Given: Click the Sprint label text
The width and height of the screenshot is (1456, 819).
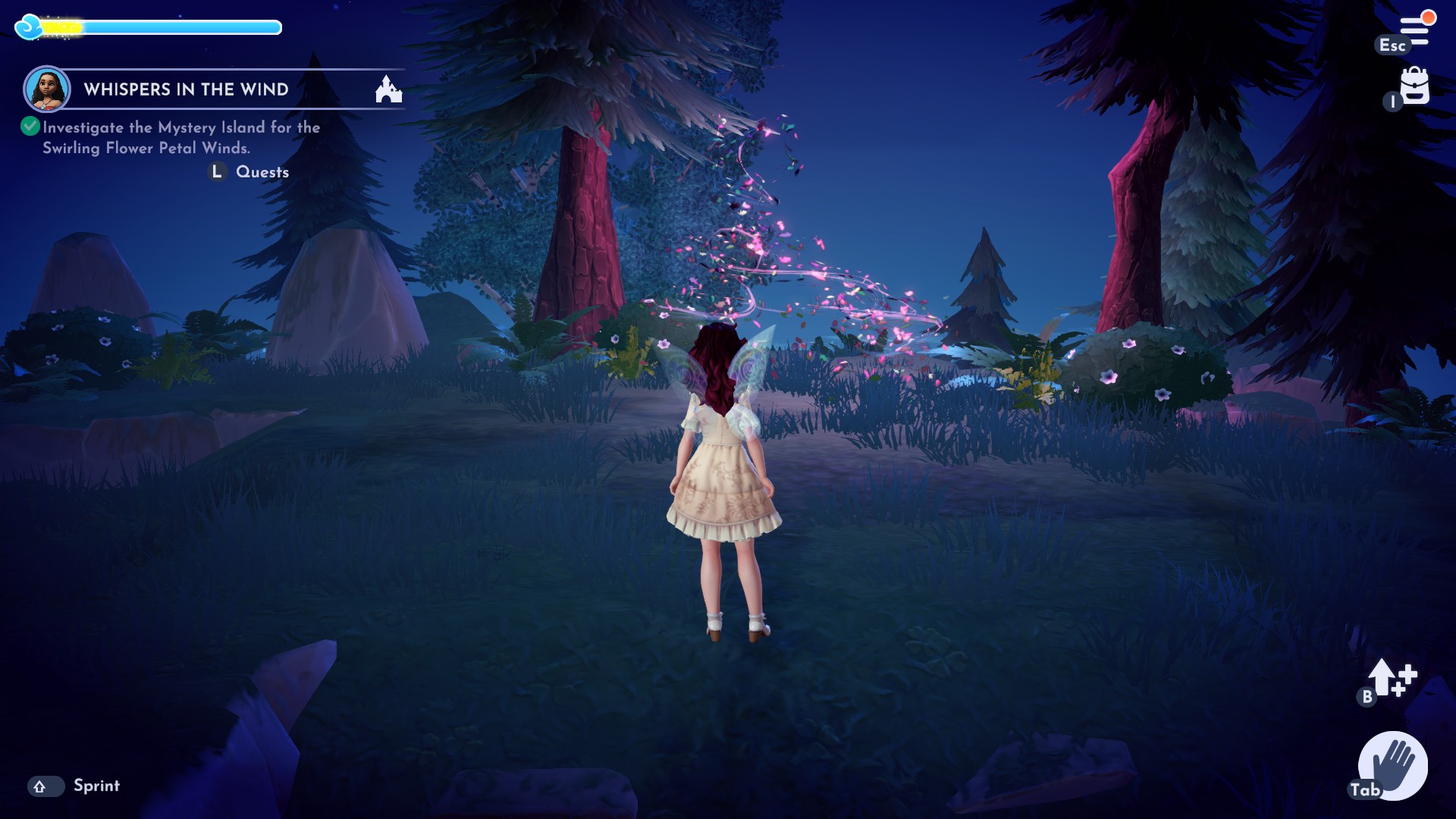Looking at the screenshot, I should [x=96, y=786].
